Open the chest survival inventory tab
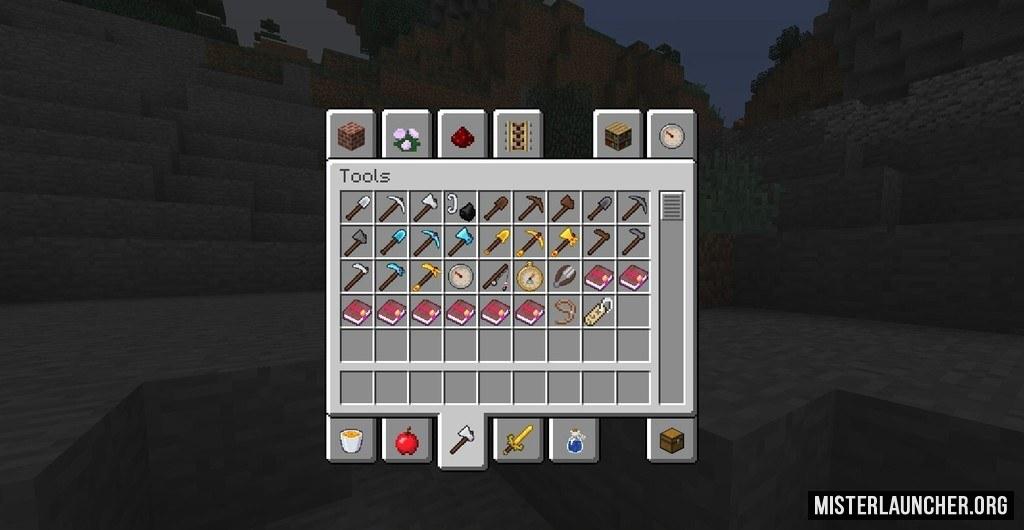The image size is (1024, 530). (x=672, y=440)
